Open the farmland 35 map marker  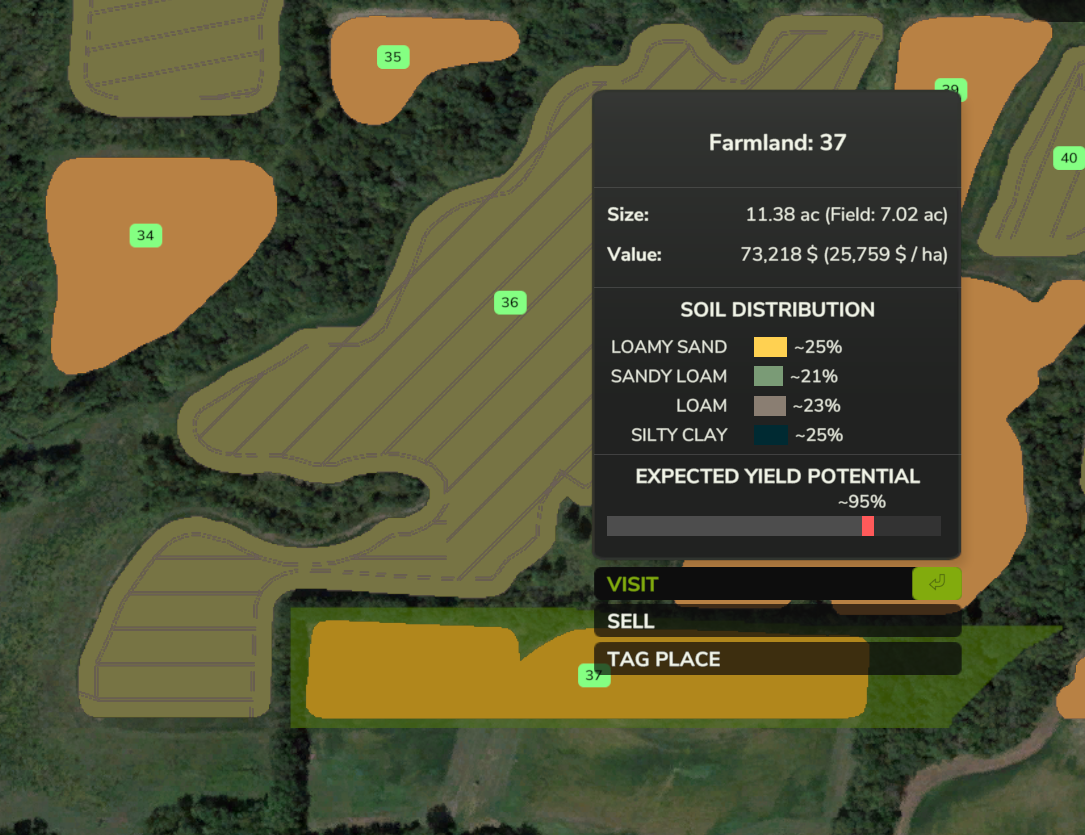tap(393, 57)
